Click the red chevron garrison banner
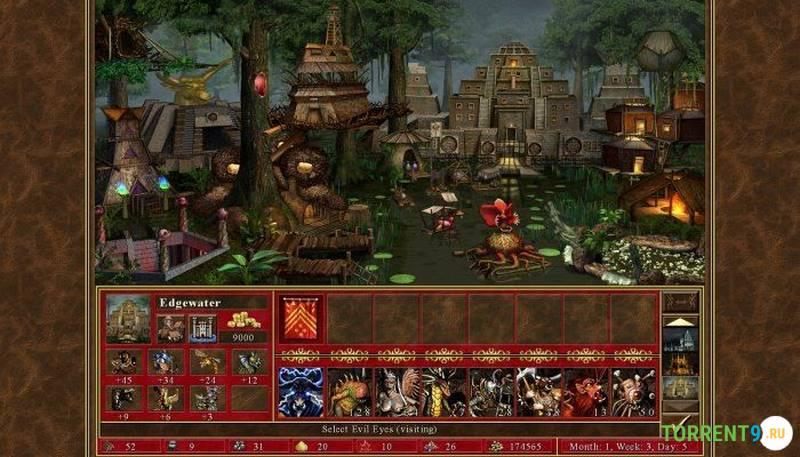 (300, 319)
